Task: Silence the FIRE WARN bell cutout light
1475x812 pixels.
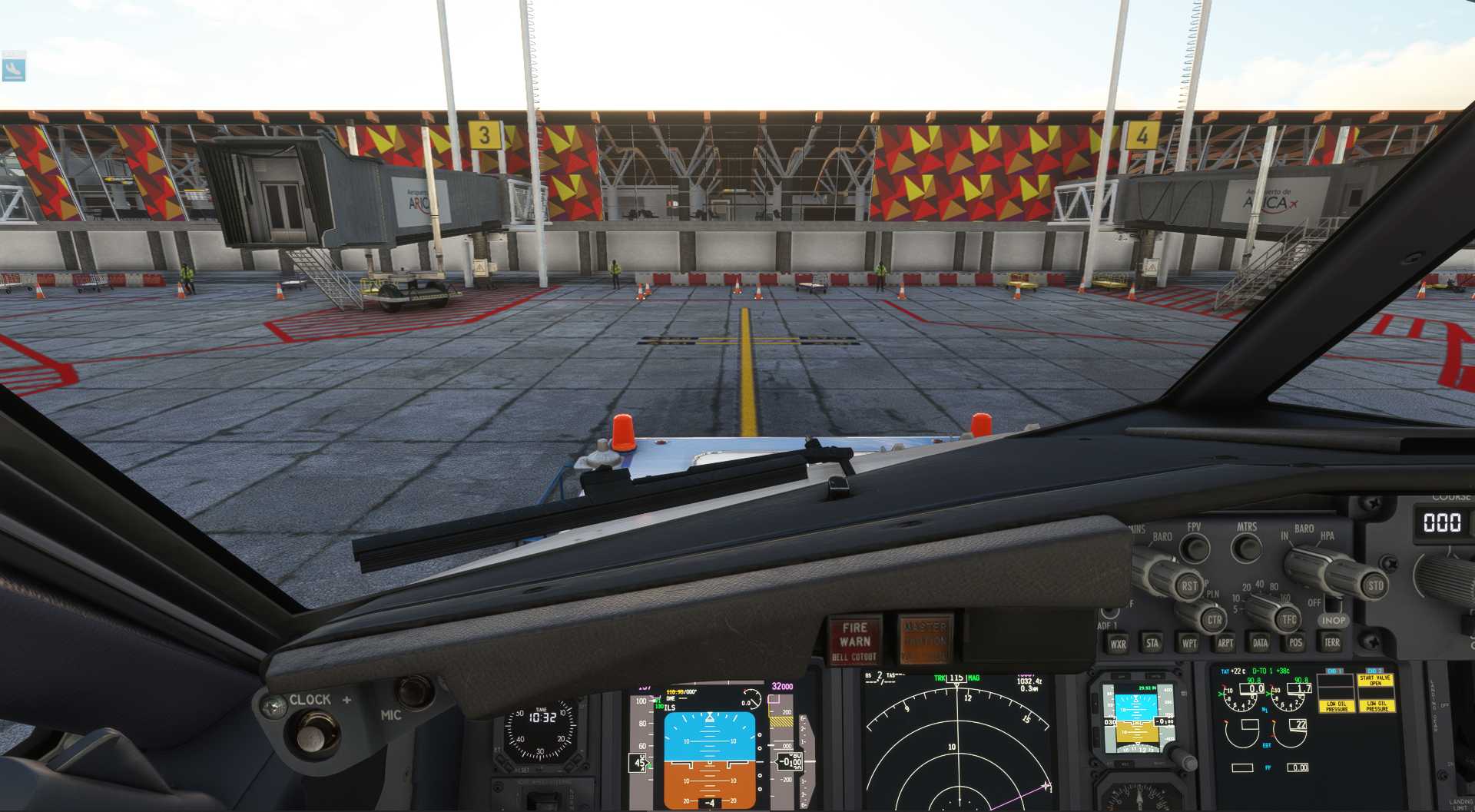Action: (x=855, y=640)
